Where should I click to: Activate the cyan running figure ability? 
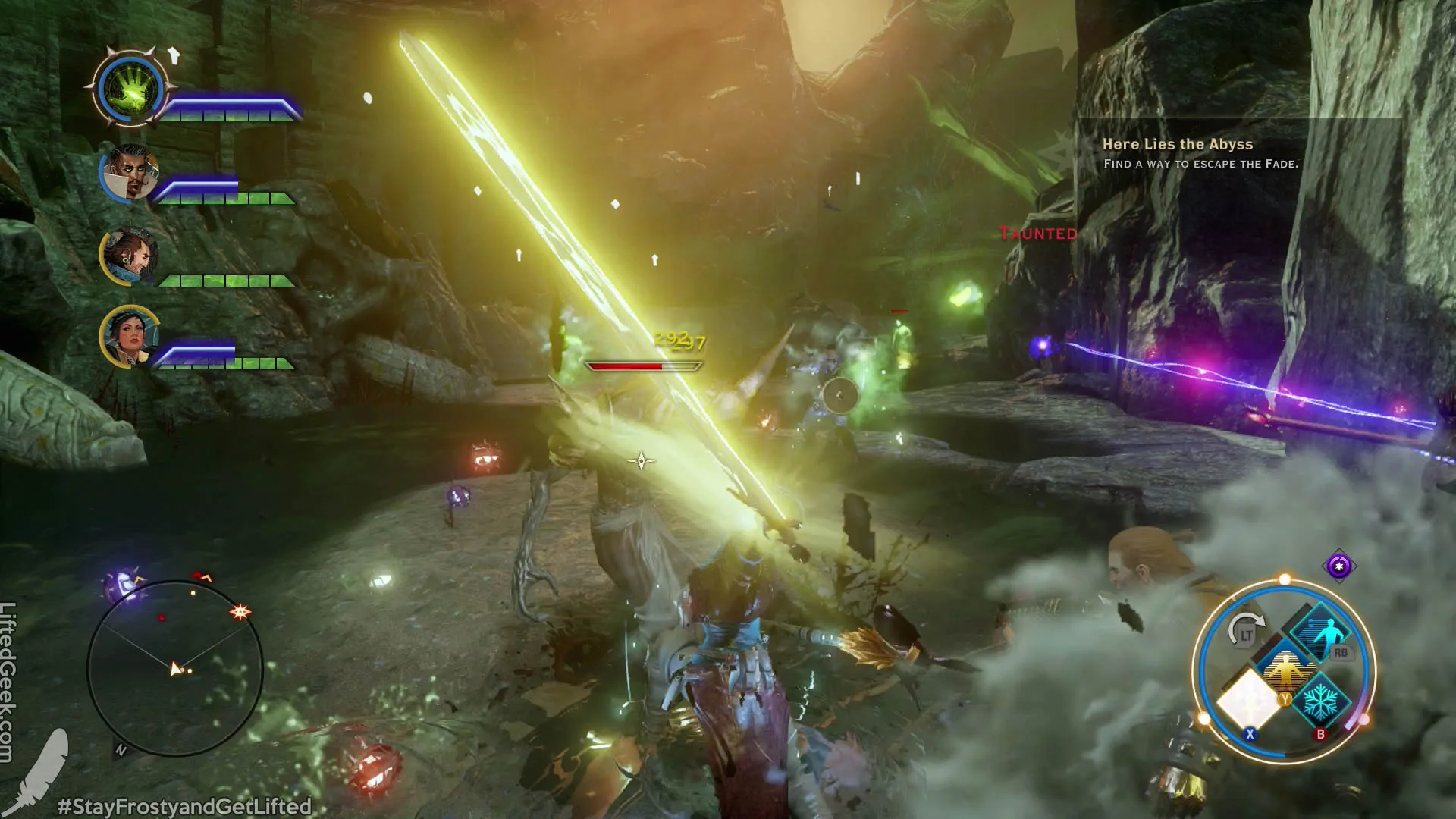click(x=1321, y=632)
